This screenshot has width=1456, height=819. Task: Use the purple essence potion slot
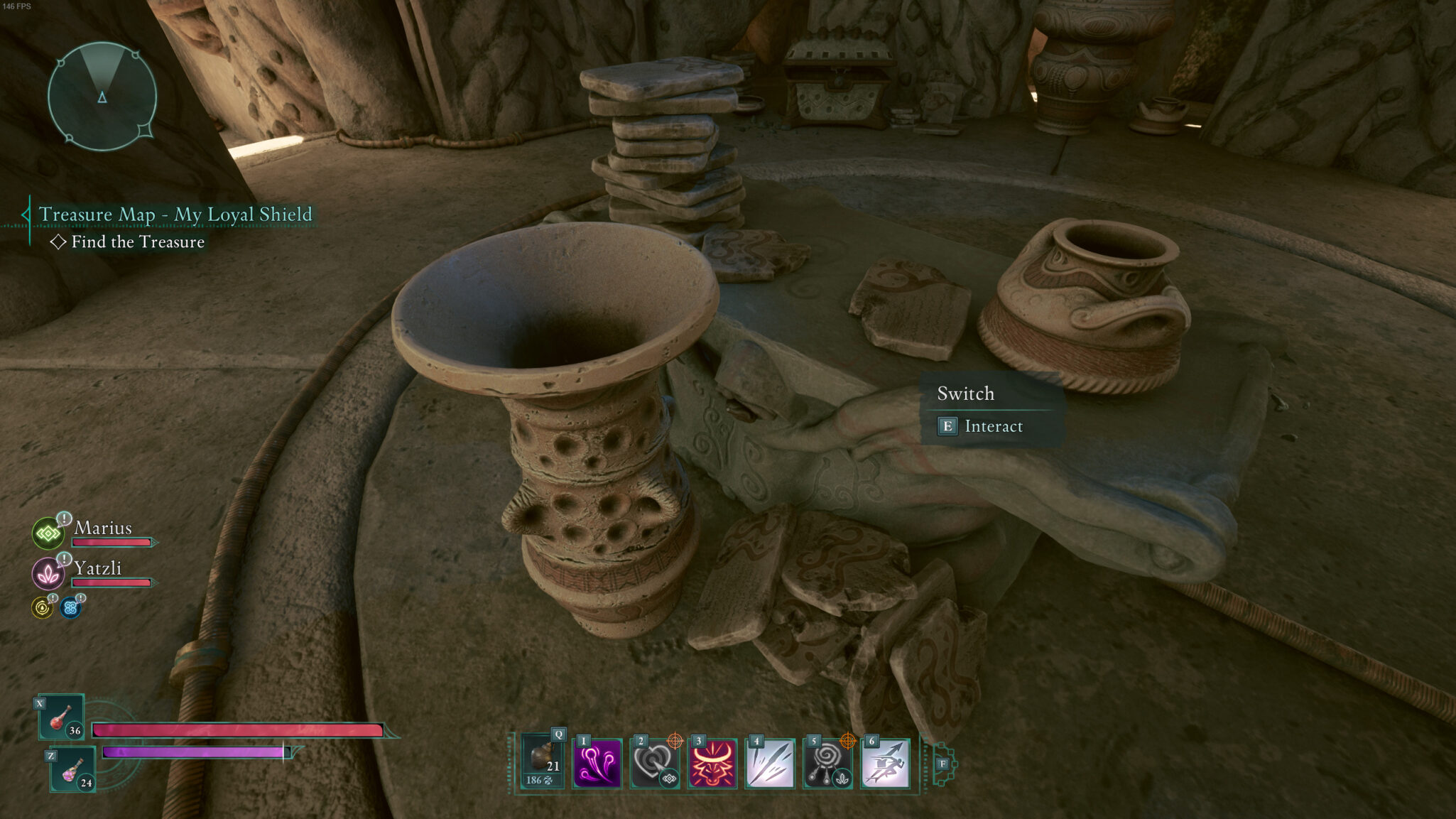coord(73,769)
